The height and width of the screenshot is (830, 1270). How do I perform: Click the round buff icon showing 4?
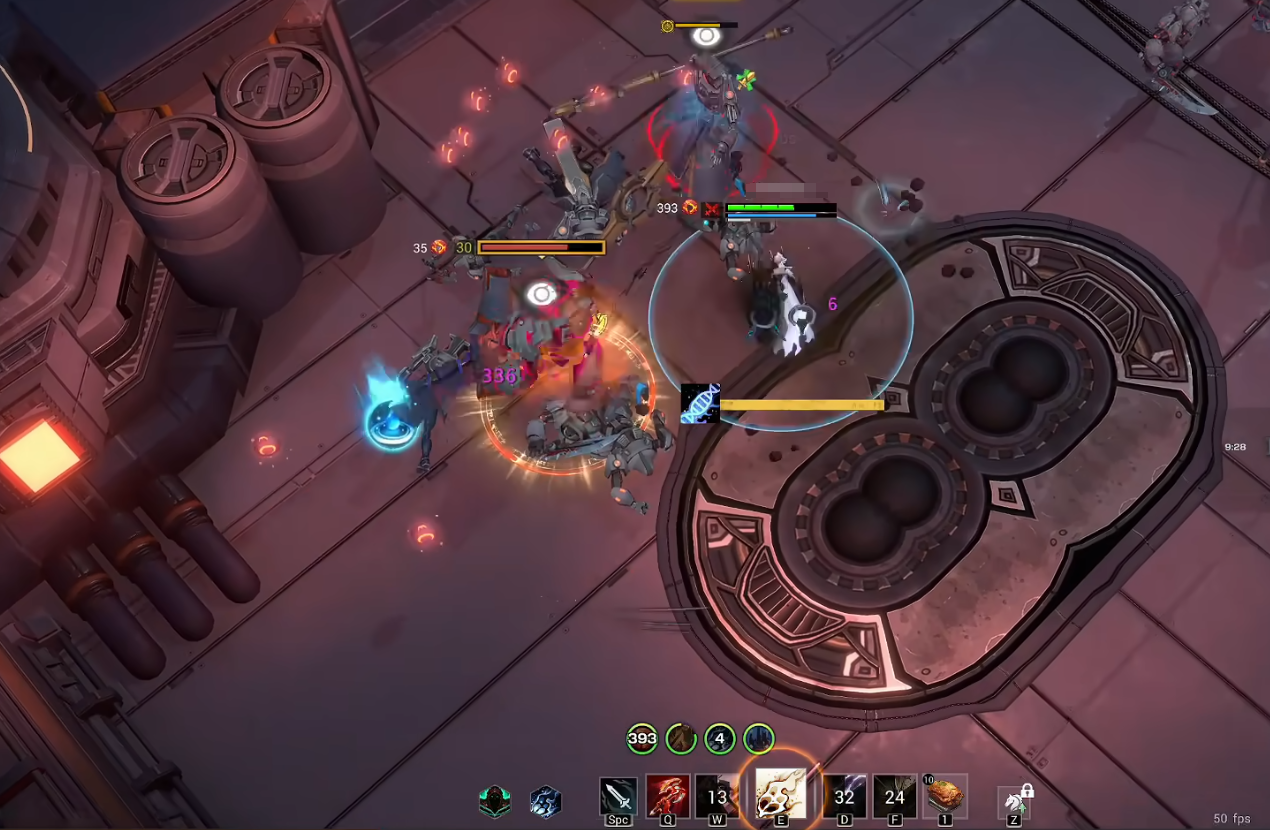pos(720,739)
